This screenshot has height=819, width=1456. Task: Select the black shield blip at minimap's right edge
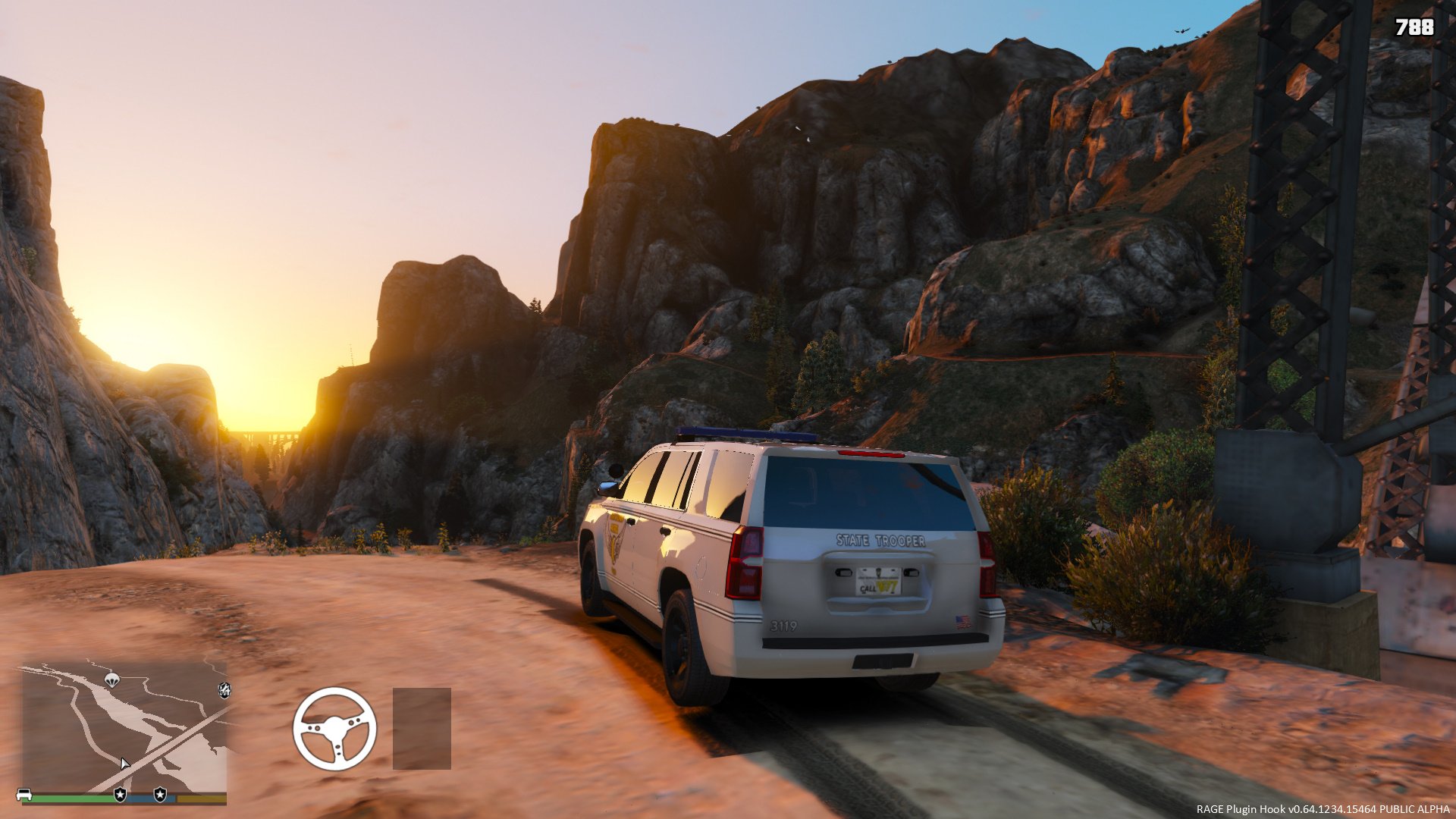click(x=224, y=690)
